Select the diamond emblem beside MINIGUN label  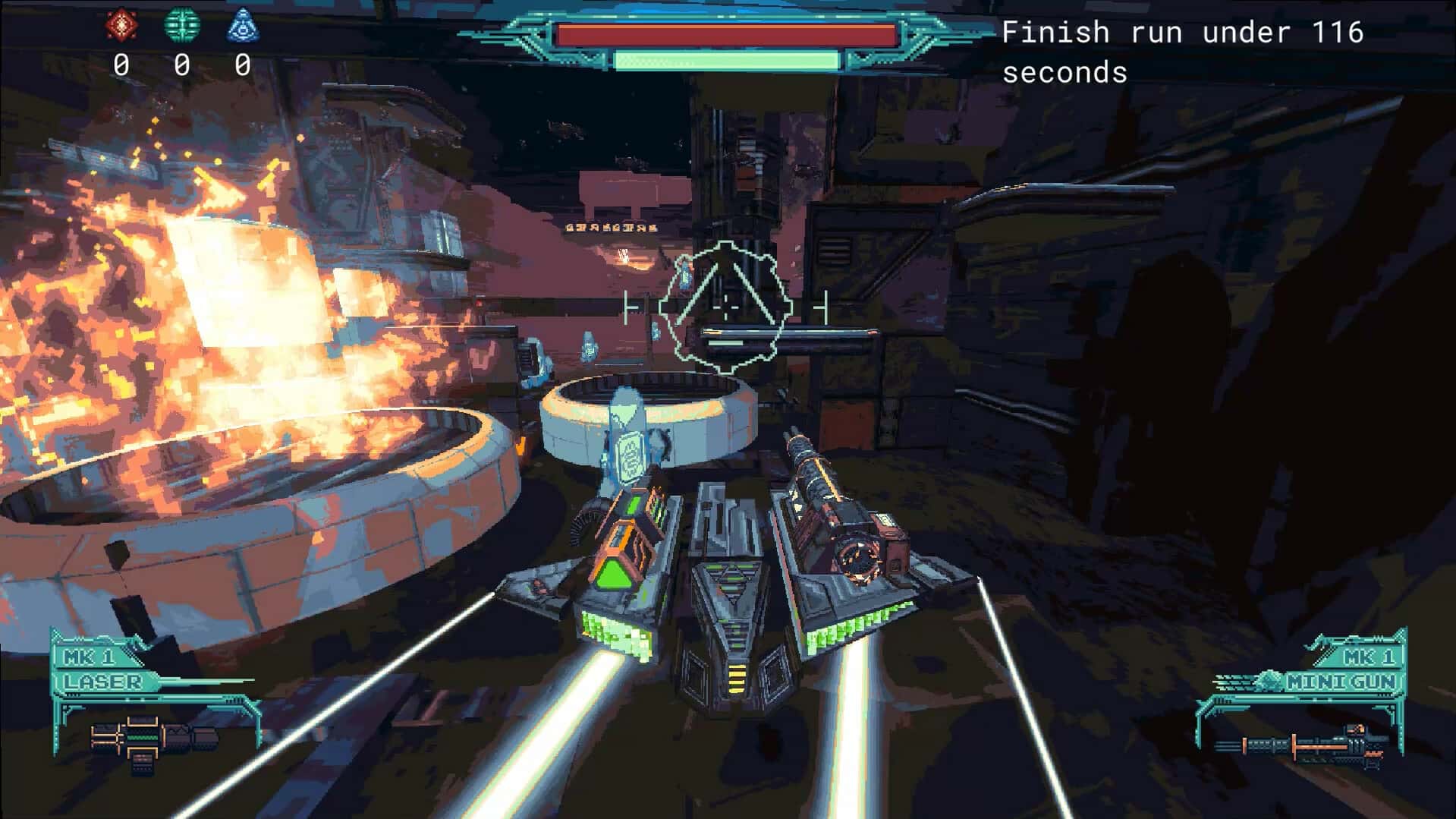pos(1271,682)
